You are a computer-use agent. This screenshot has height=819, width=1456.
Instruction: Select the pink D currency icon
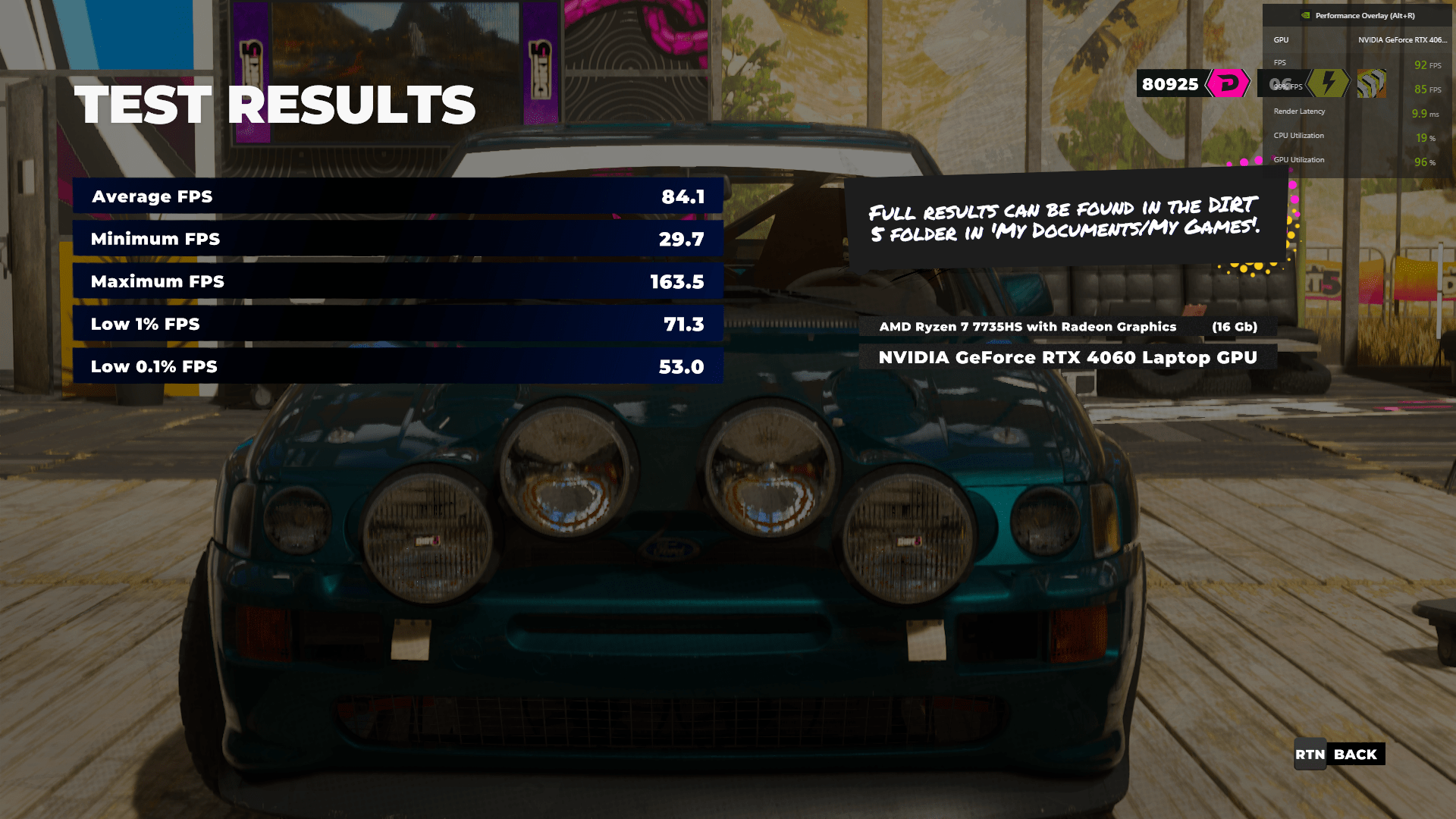click(x=1228, y=83)
